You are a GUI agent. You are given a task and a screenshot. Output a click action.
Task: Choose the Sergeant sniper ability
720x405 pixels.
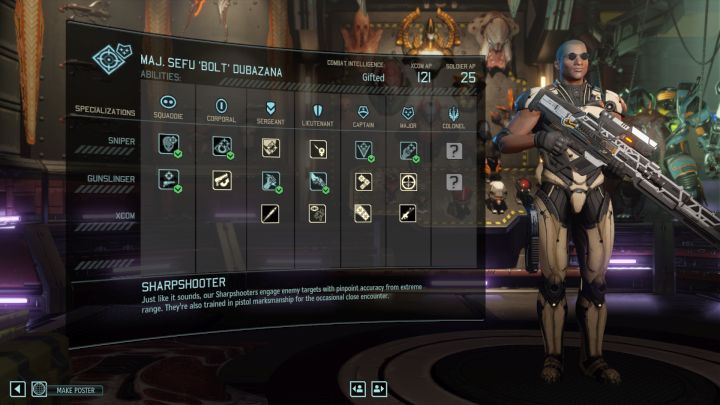[270, 148]
